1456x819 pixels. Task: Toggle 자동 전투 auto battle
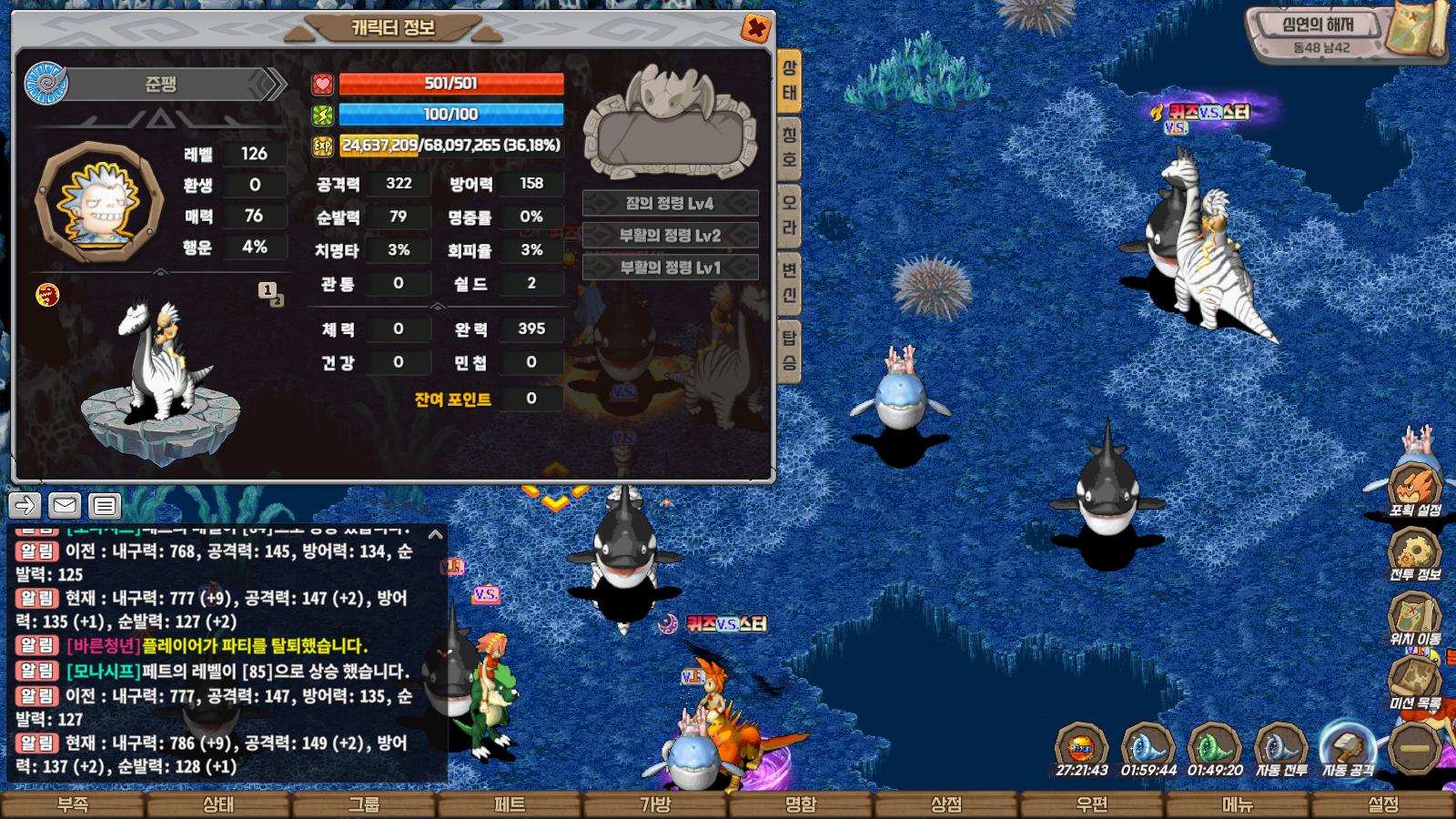tap(1281, 750)
